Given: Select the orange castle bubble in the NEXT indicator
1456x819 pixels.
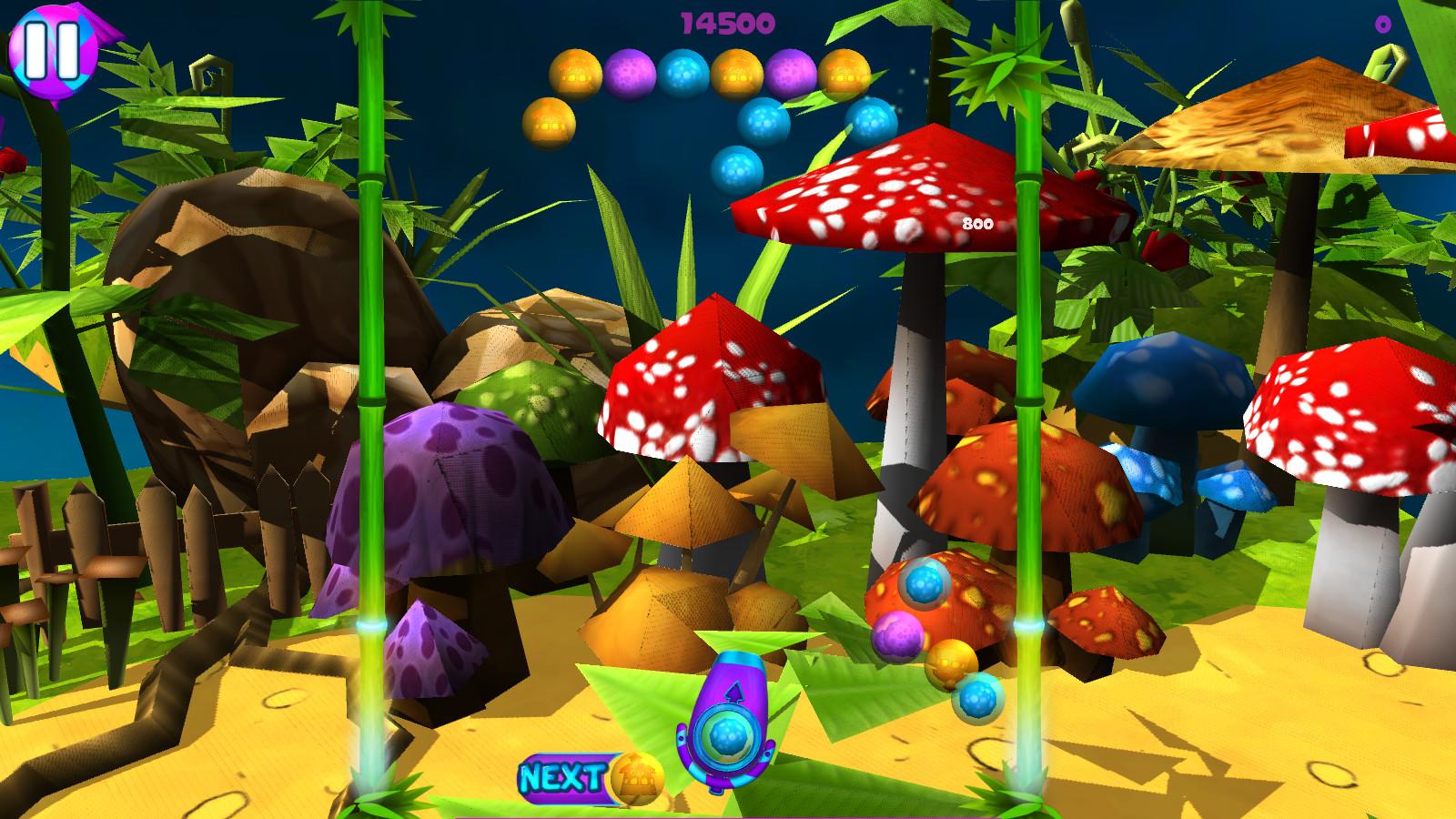Looking at the screenshot, I should coord(637,778).
